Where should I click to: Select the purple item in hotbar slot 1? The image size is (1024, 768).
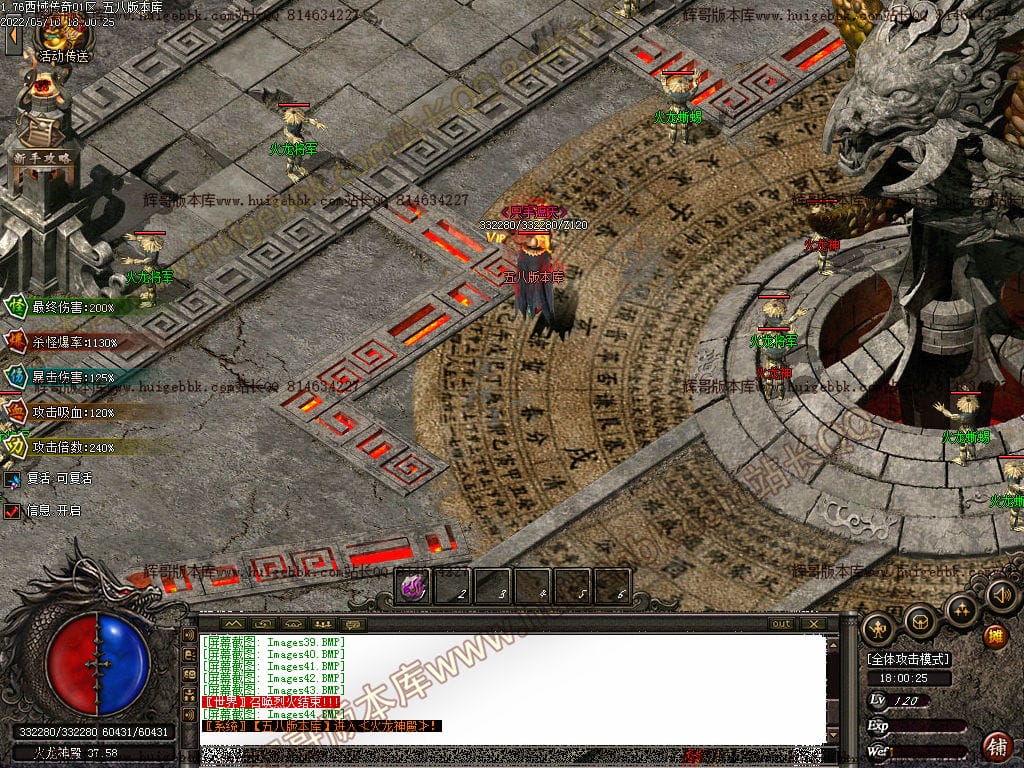pyautogui.click(x=413, y=588)
